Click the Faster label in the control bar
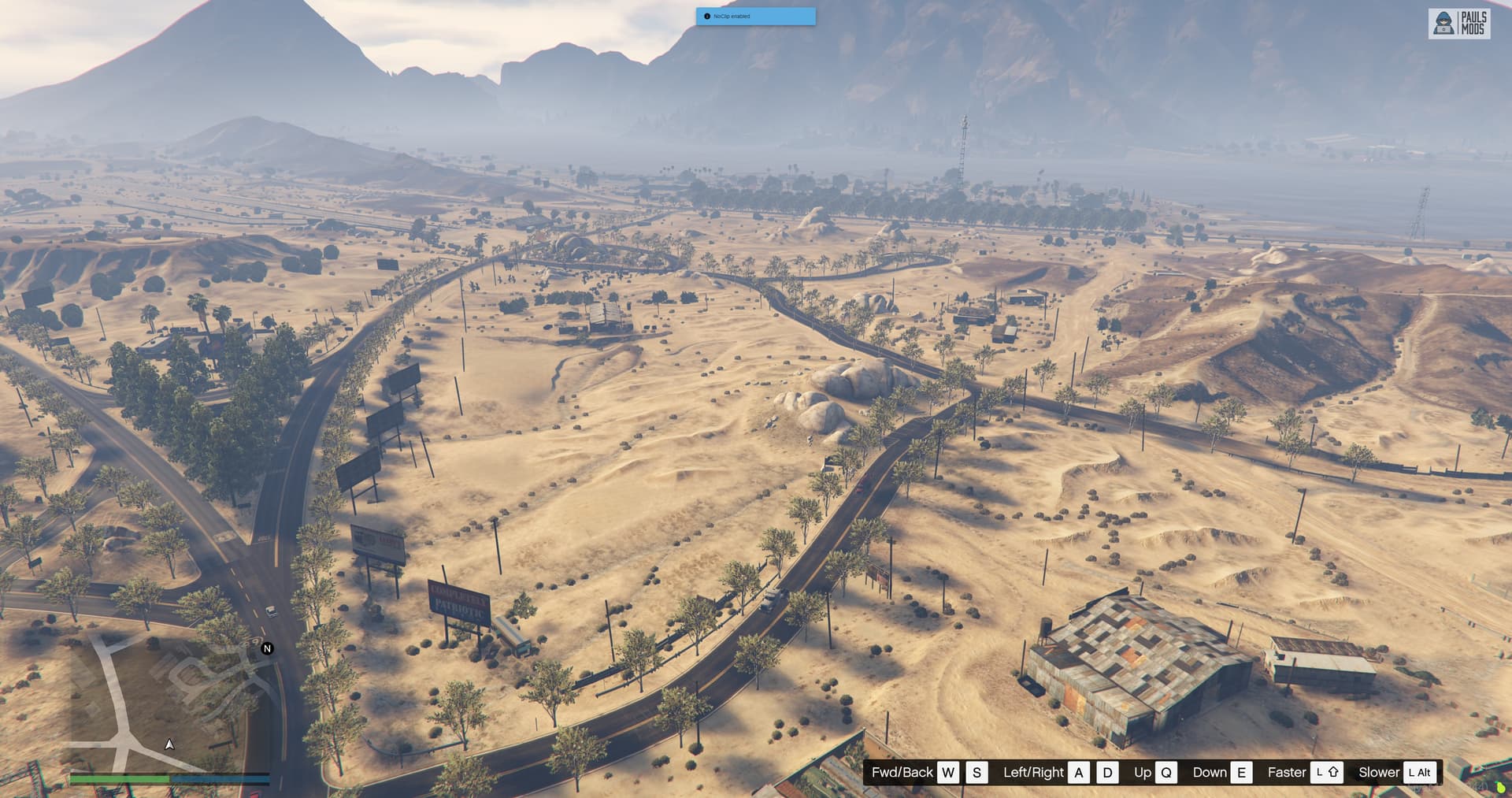This screenshot has width=1512, height=798. pyautogui.click(x=1288, y=773)
